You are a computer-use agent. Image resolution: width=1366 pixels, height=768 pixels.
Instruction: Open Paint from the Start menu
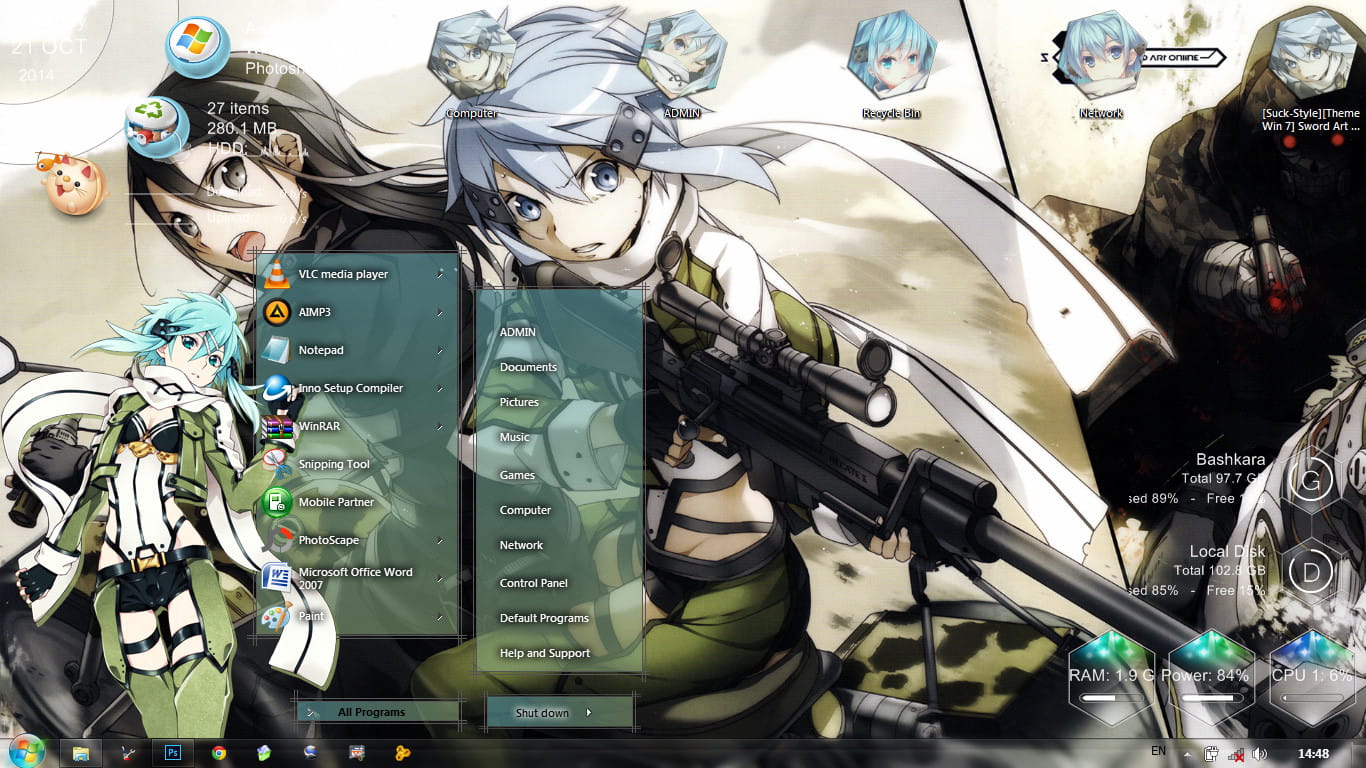coord(311,616)
